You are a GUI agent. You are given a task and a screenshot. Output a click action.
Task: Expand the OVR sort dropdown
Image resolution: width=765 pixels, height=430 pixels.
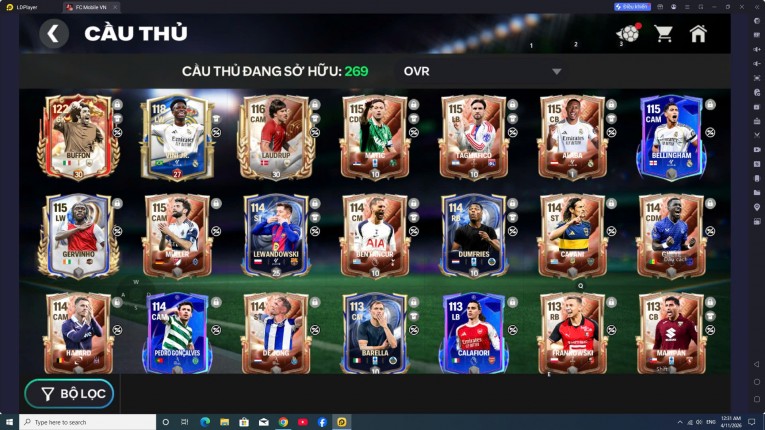click(556, 72)
